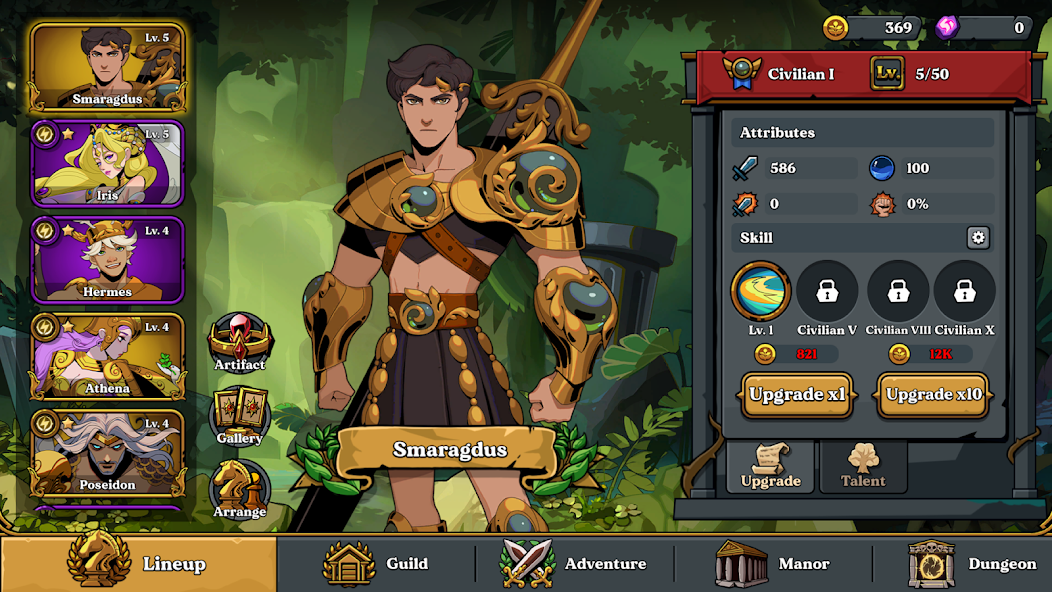Pick the Athena hero card
Screen dimensions: 1052x592
[x=108, y=355]
